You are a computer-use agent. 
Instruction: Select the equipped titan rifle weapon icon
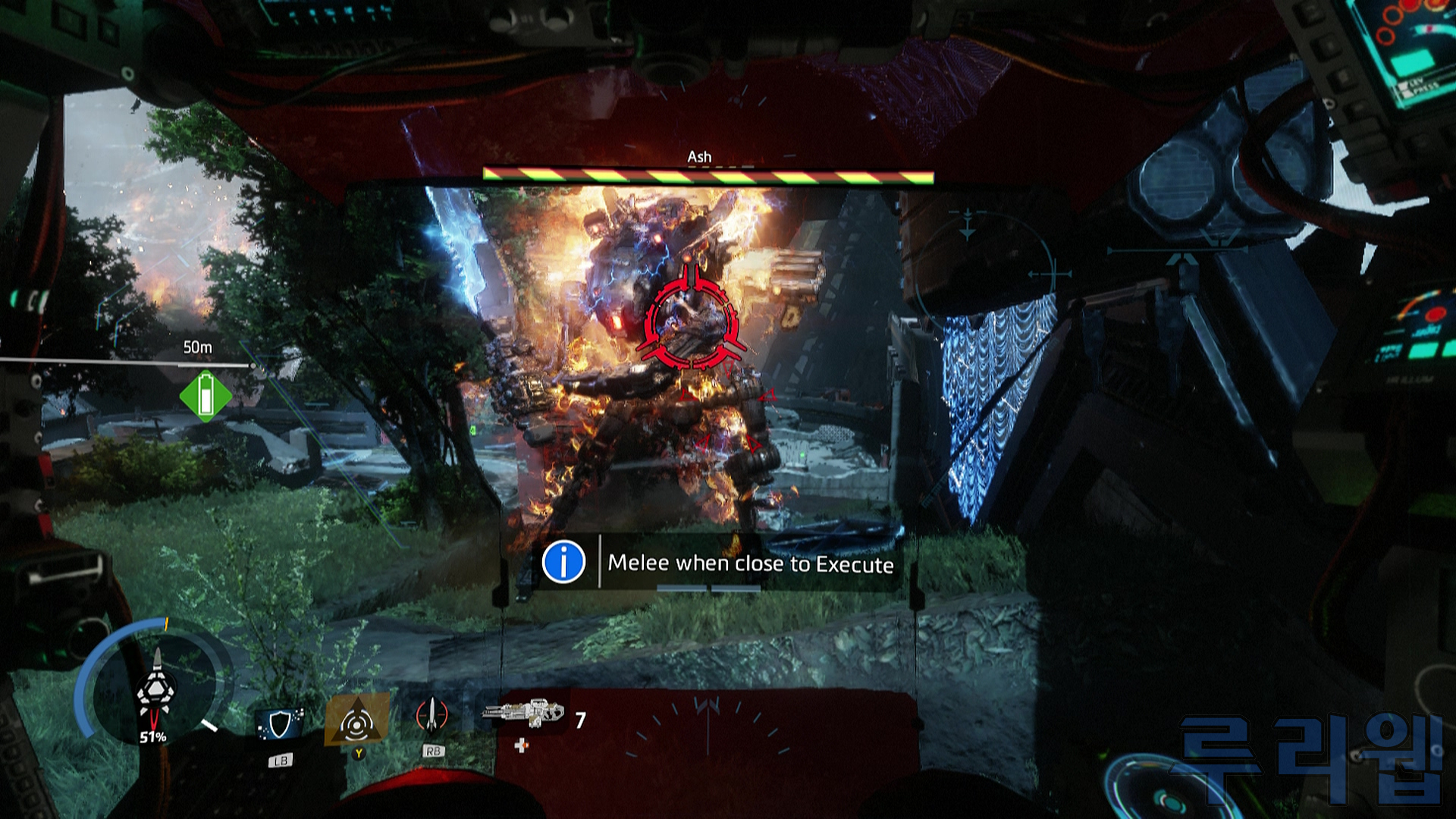pos(525,714)
